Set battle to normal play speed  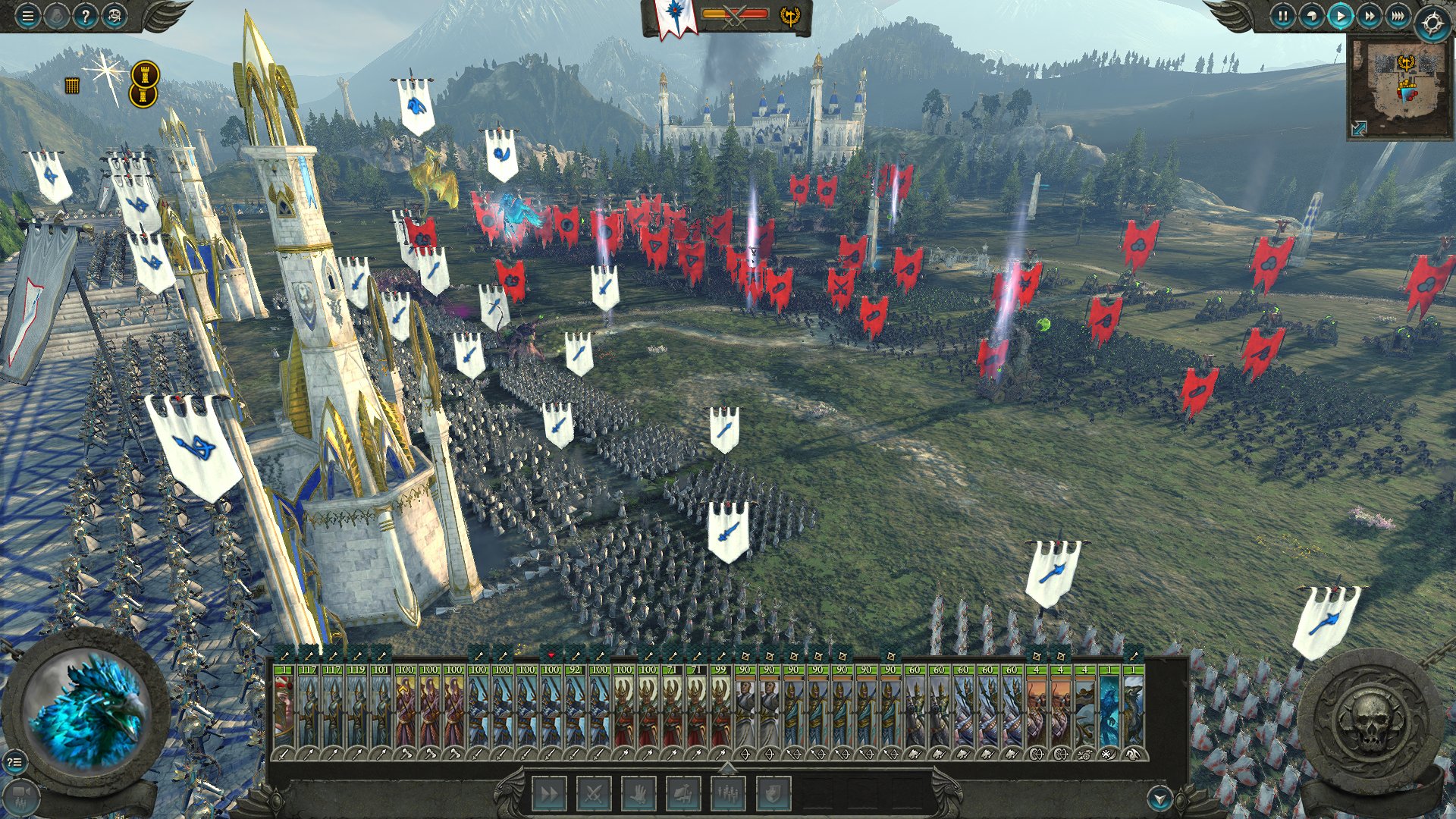point(1340,16)
